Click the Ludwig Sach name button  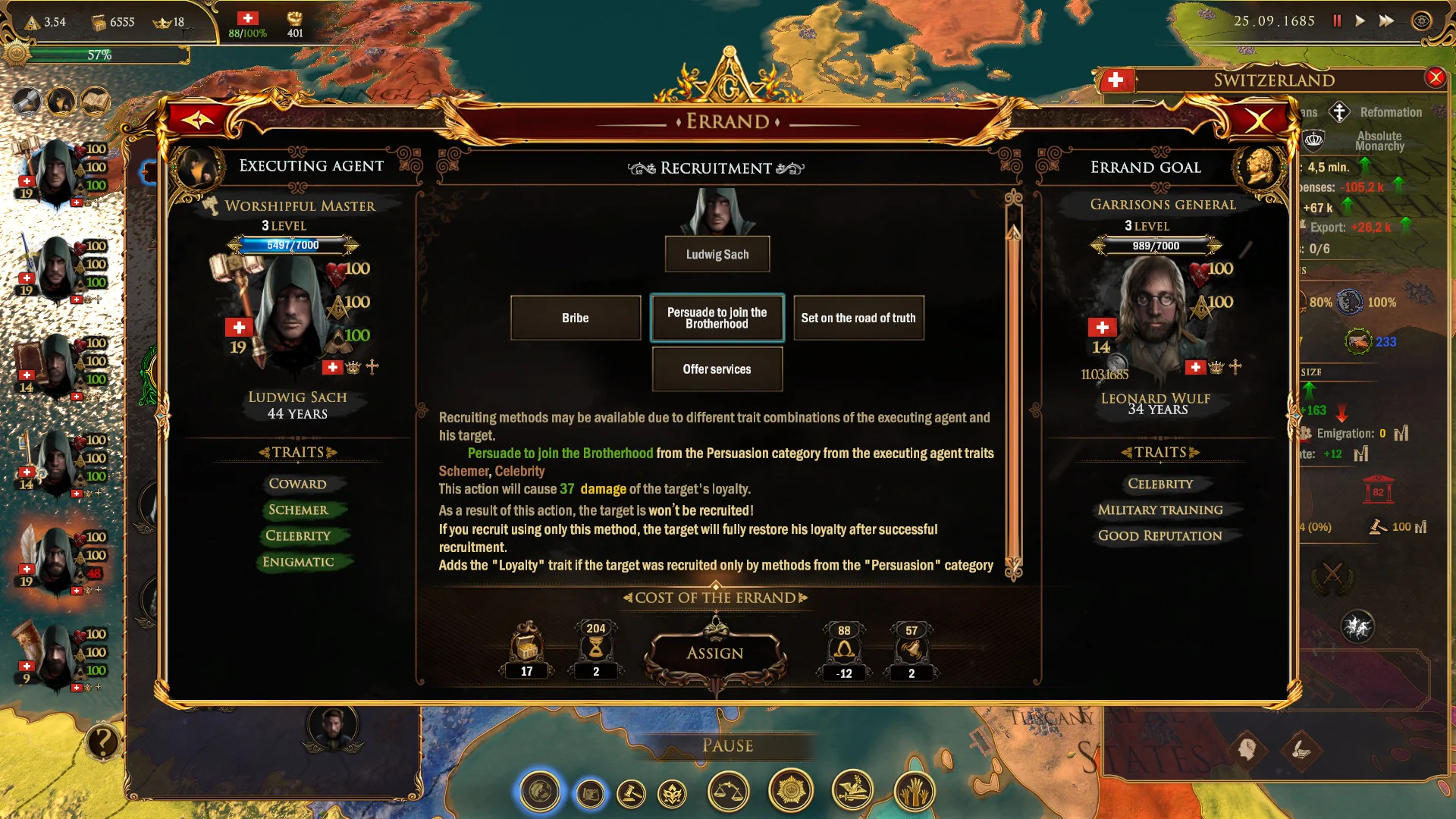717,255
